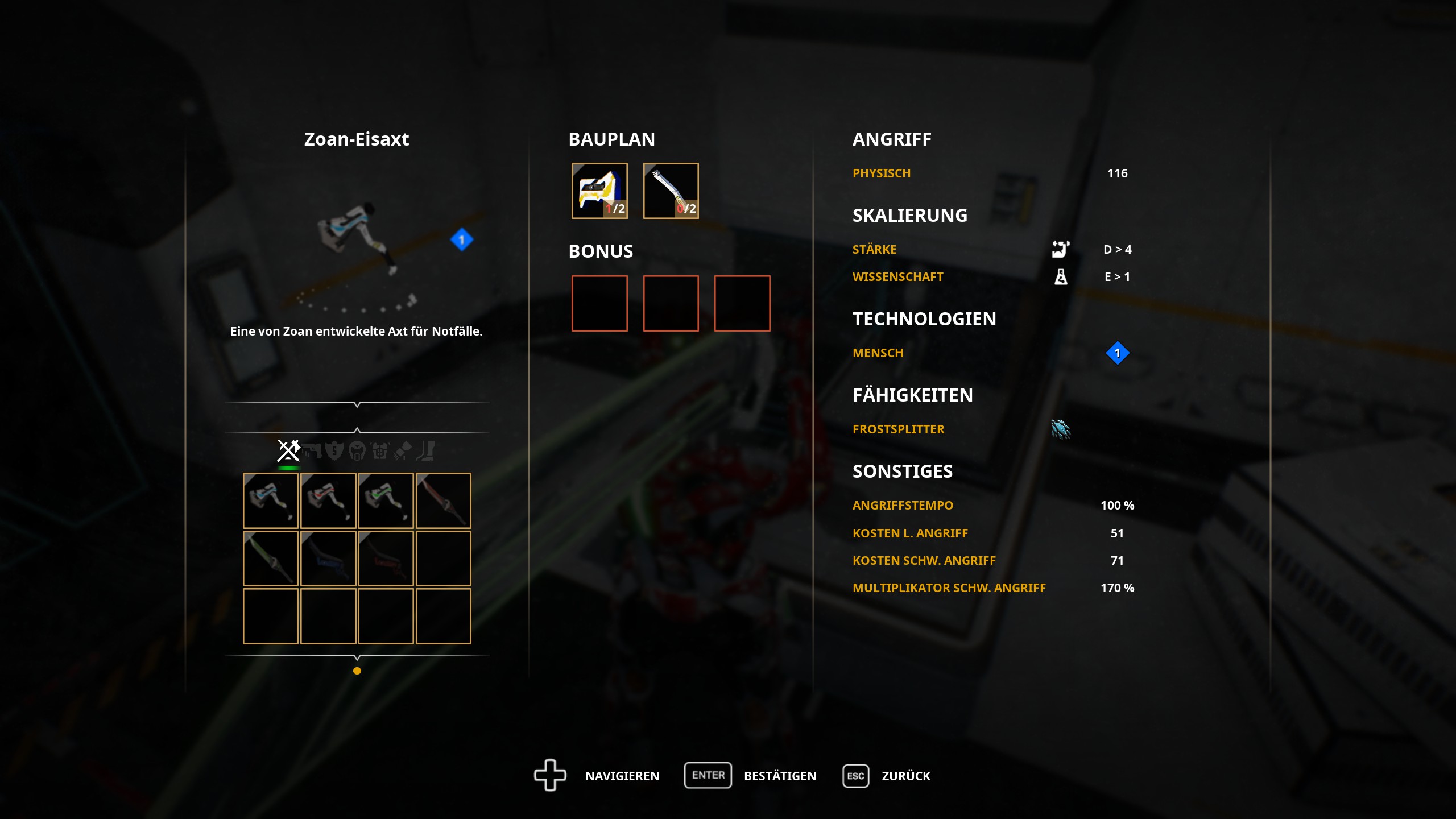Screen dimensions: 1456x819
Task: Open the shield category tab
Action: tap(334, 451)
